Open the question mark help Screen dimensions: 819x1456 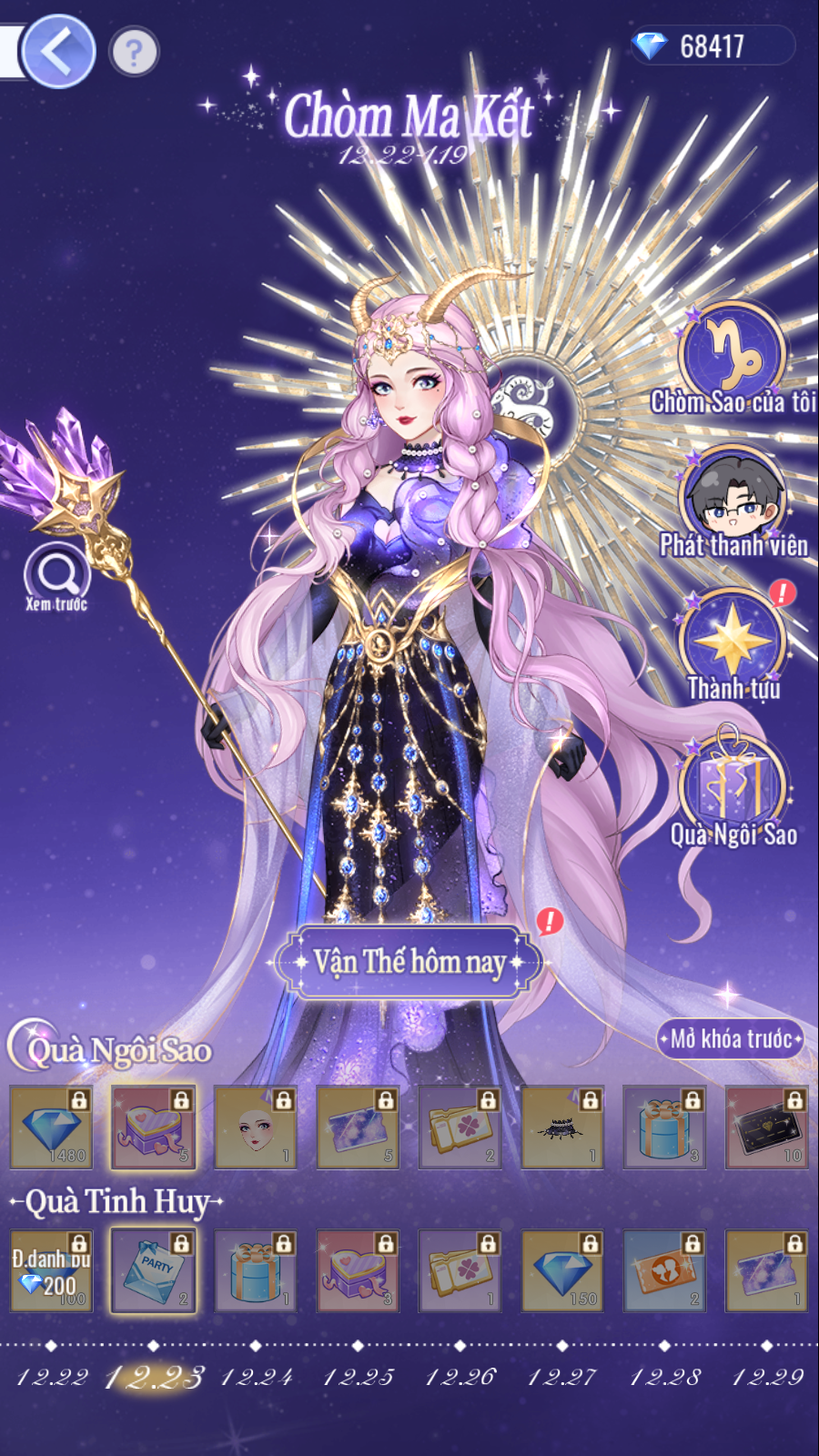coord(134,52)
